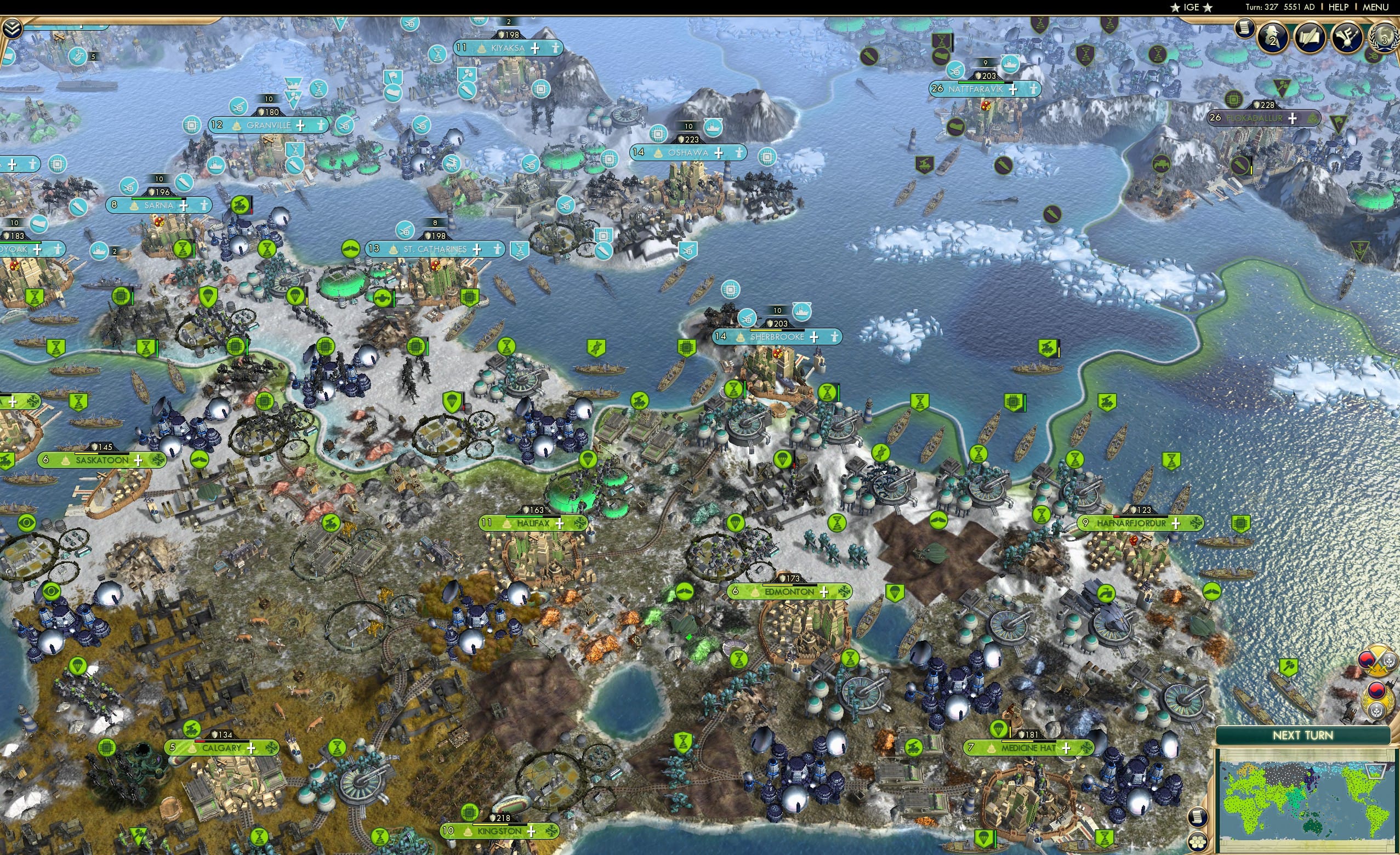Open the World Congress wreath icon showing 3
This screenshot has height=855, width=1400.
(x=1384, y=39)
